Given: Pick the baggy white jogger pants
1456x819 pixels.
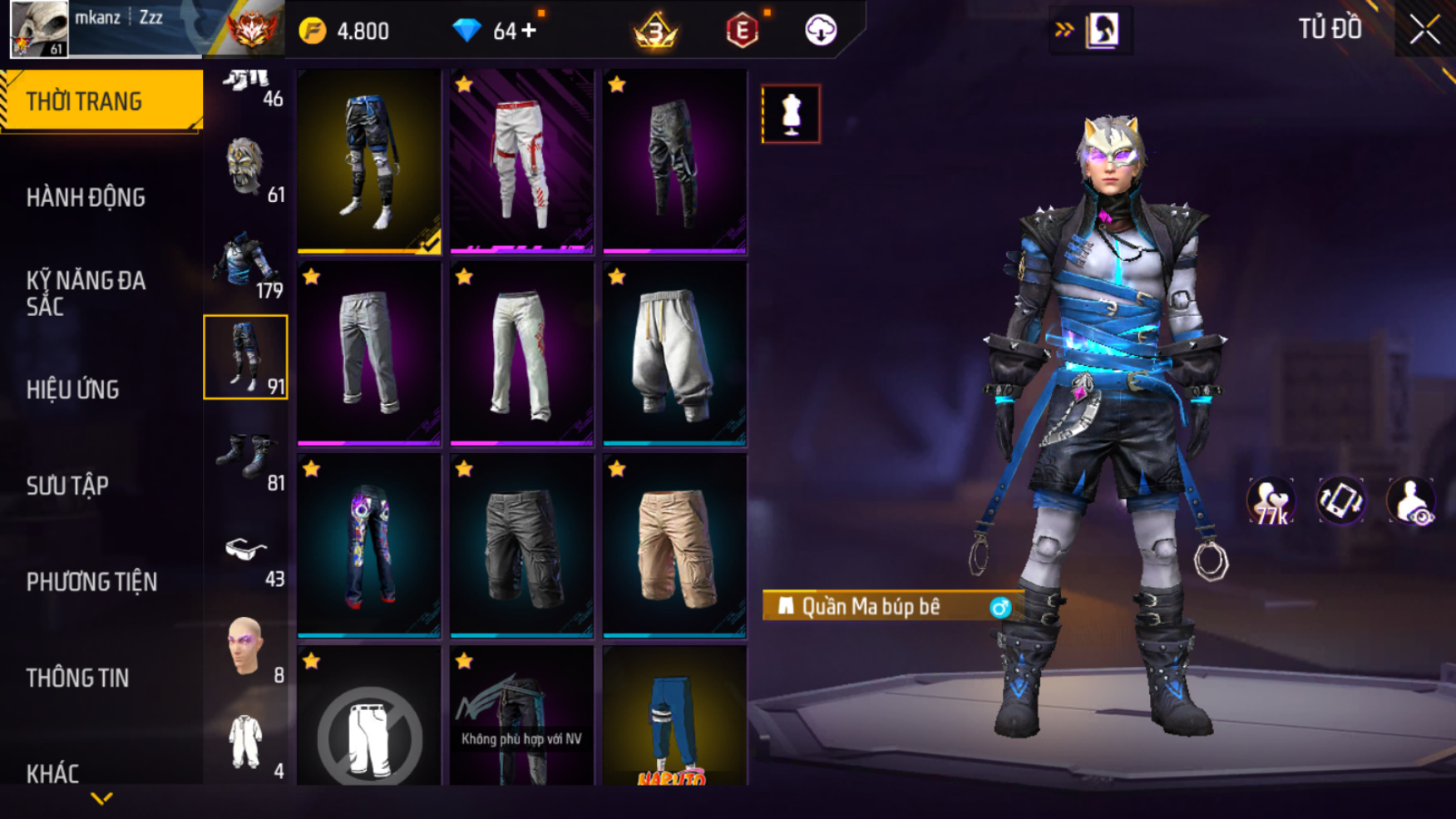Looking at the screenshot, I should [674, 354].
